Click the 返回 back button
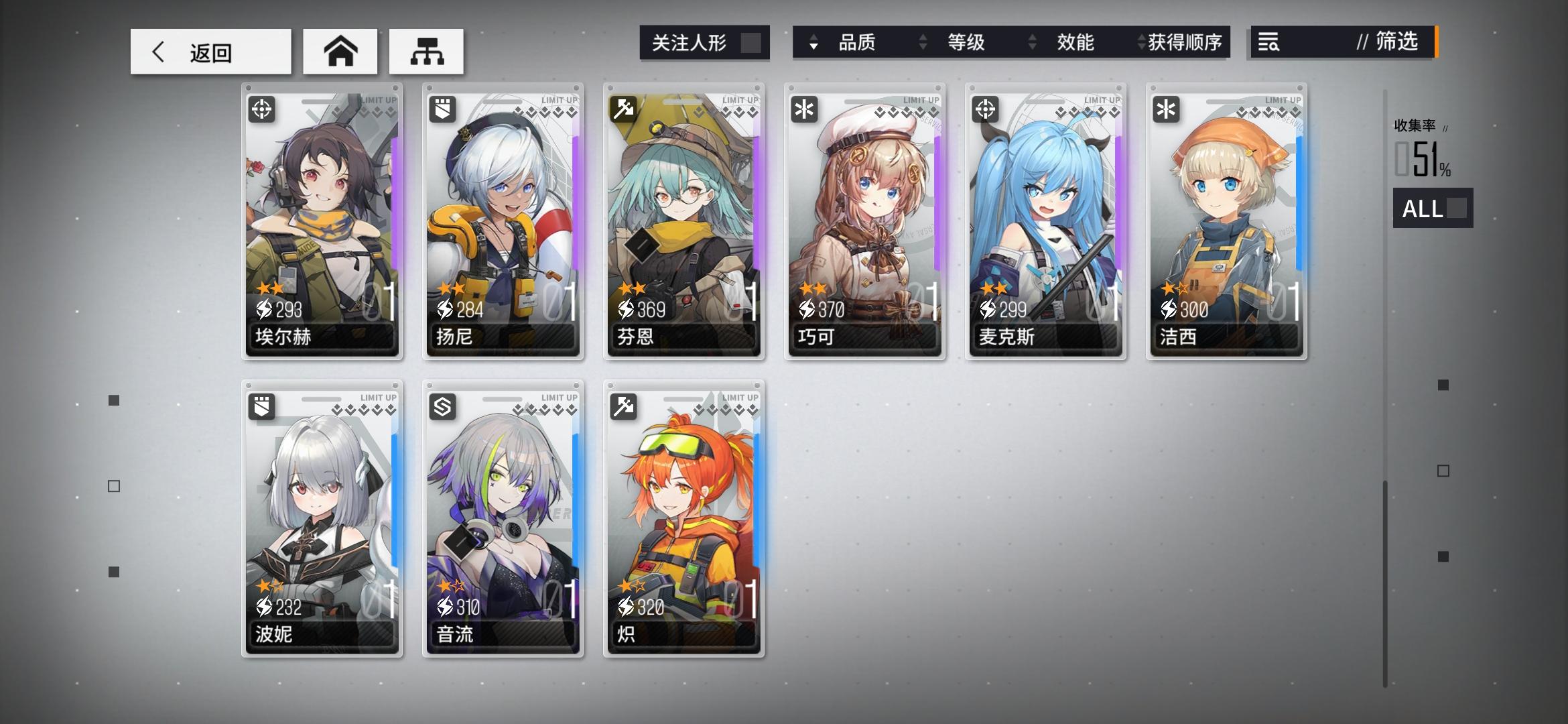This screenshot has height=724, width=1568. tap(210, 50)
